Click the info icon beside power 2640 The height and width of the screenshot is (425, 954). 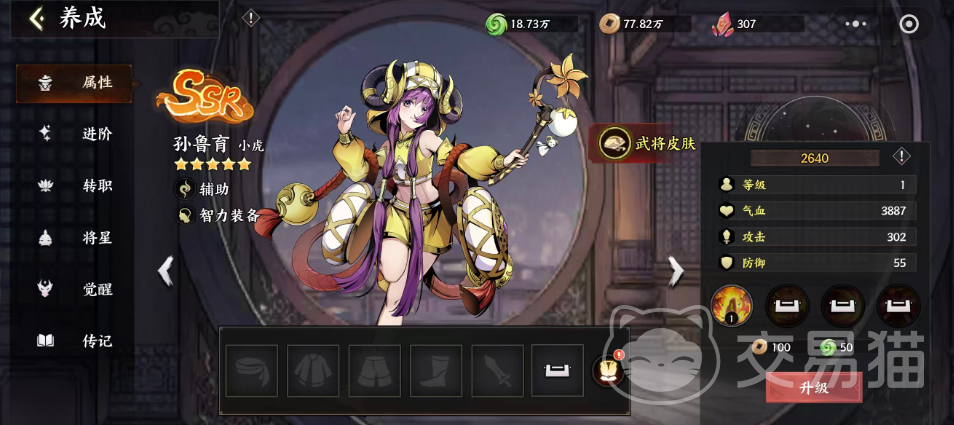point(901,157)
